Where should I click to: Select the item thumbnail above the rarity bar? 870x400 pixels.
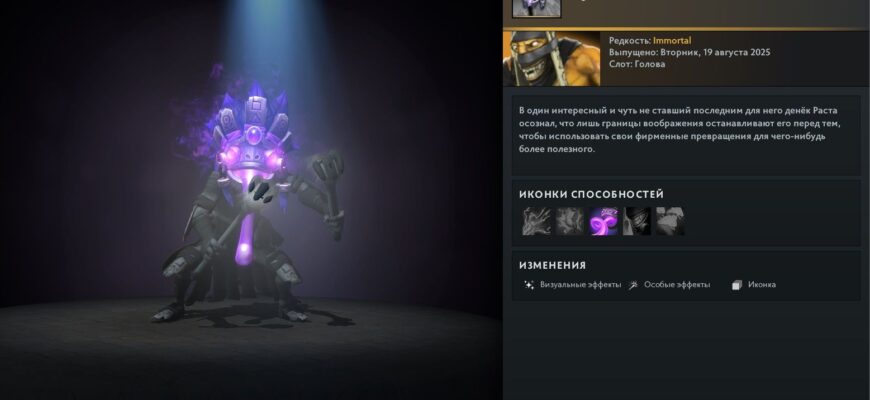click(x=536, y=8)
